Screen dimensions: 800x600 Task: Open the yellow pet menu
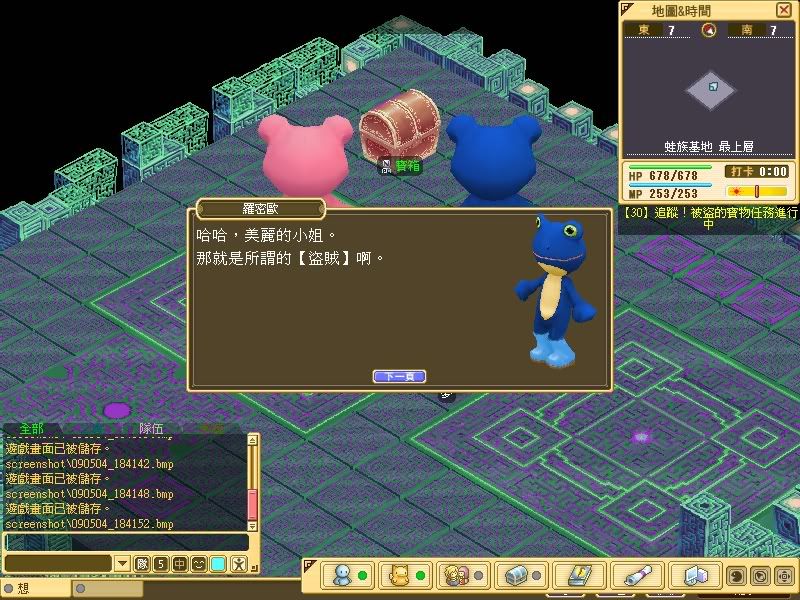400,575
